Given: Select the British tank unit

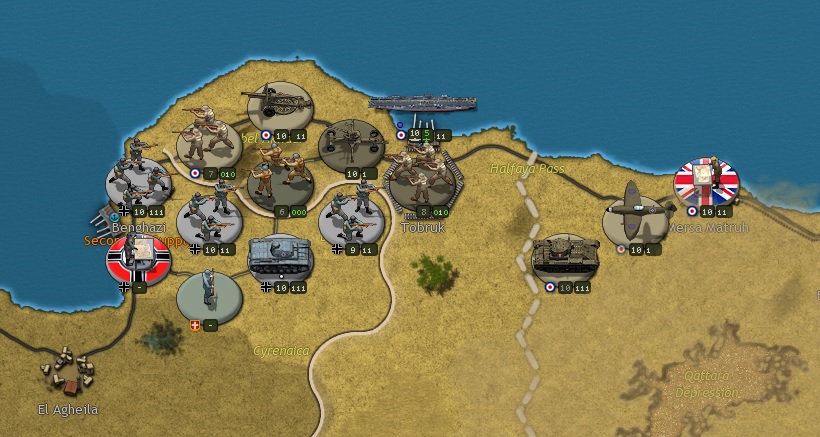Looking at the screenshot, I should [x=566, y=258].
